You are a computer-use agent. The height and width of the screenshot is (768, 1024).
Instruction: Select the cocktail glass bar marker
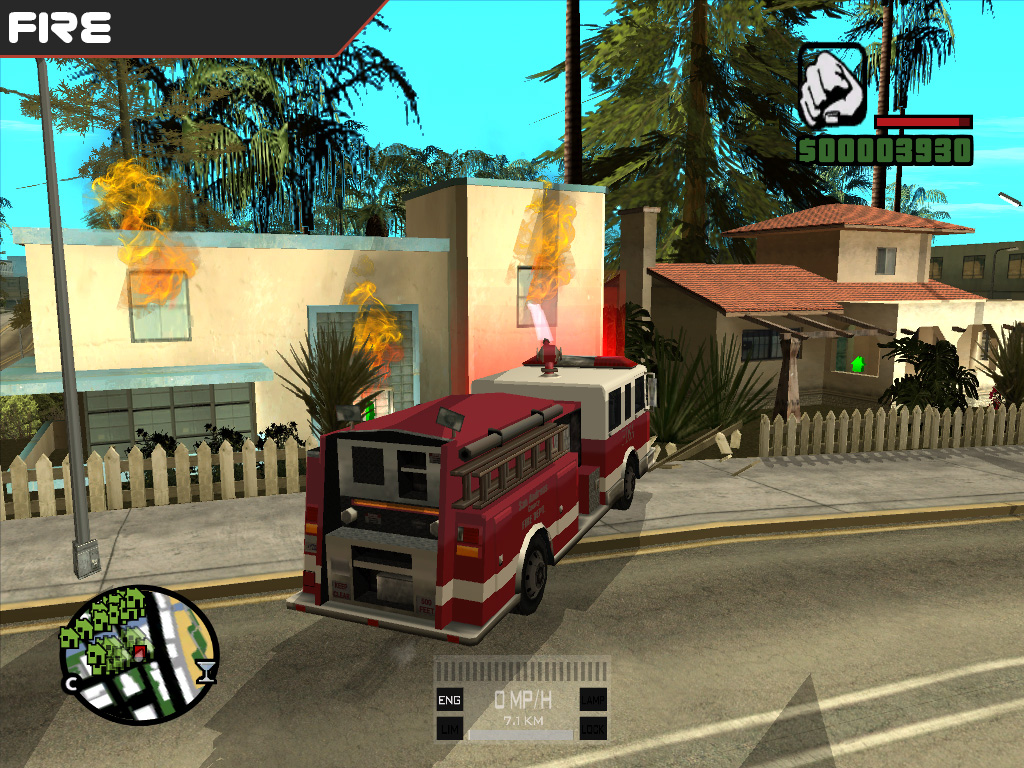[x=206, y=671]
